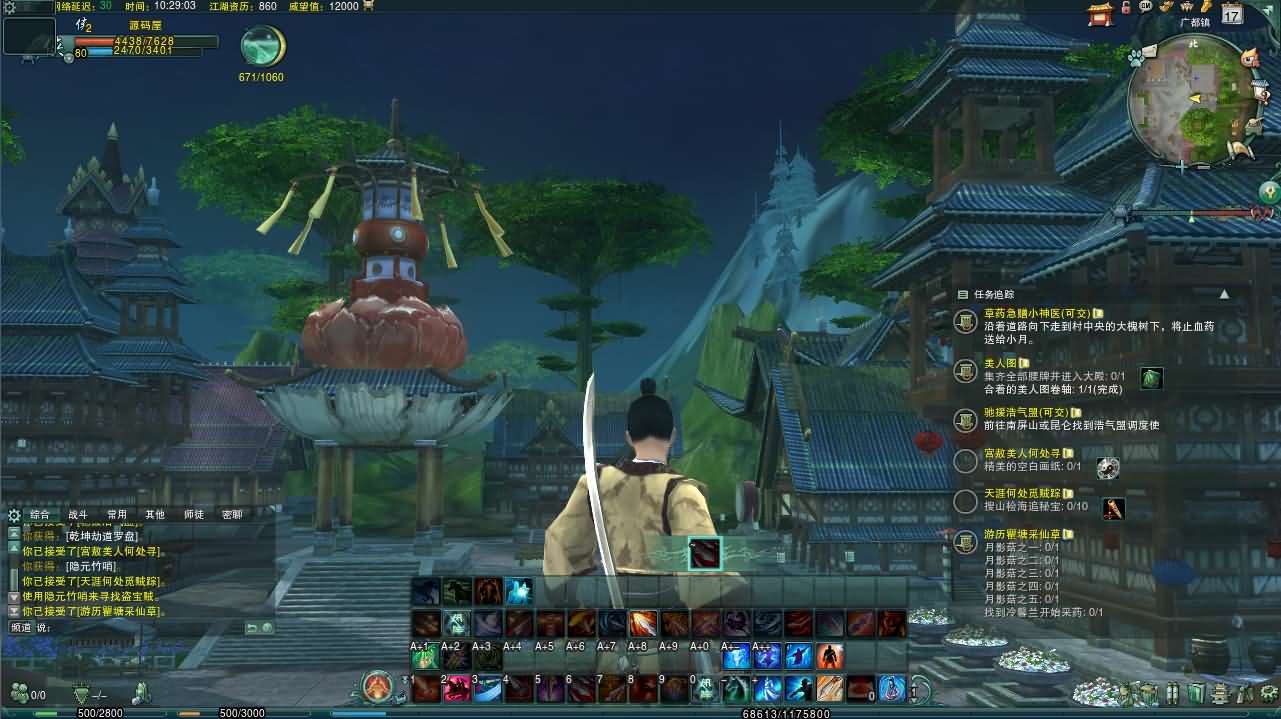This screenshot has height=719, width=1281.
Task: Switch to the 战斗 chat tab
Action: [x=77, y=515]
